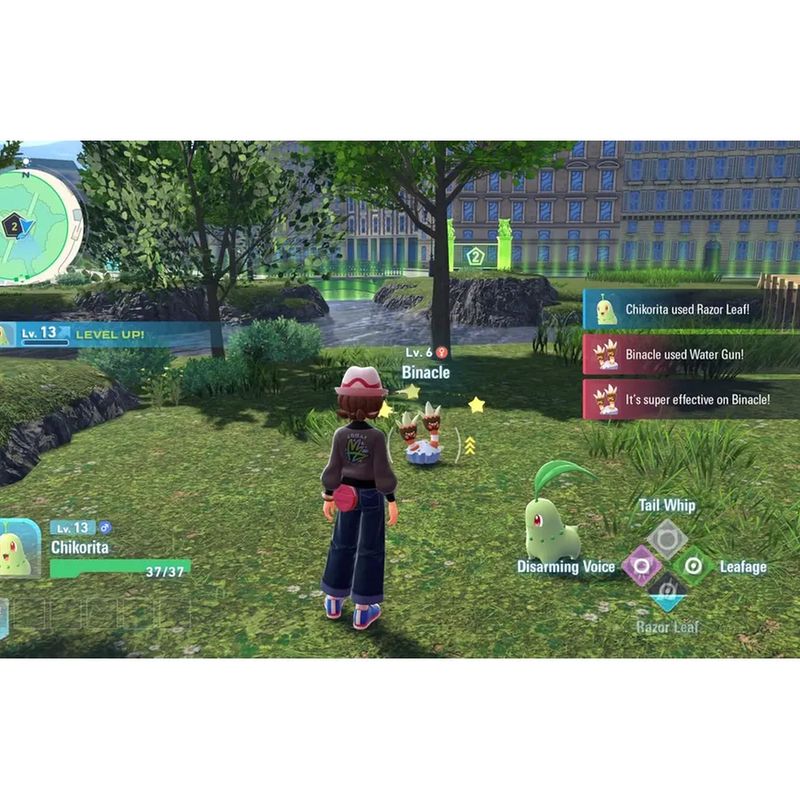Choose the Razor Leaf move icon
800x800 pixels.
tap(665, 596)
